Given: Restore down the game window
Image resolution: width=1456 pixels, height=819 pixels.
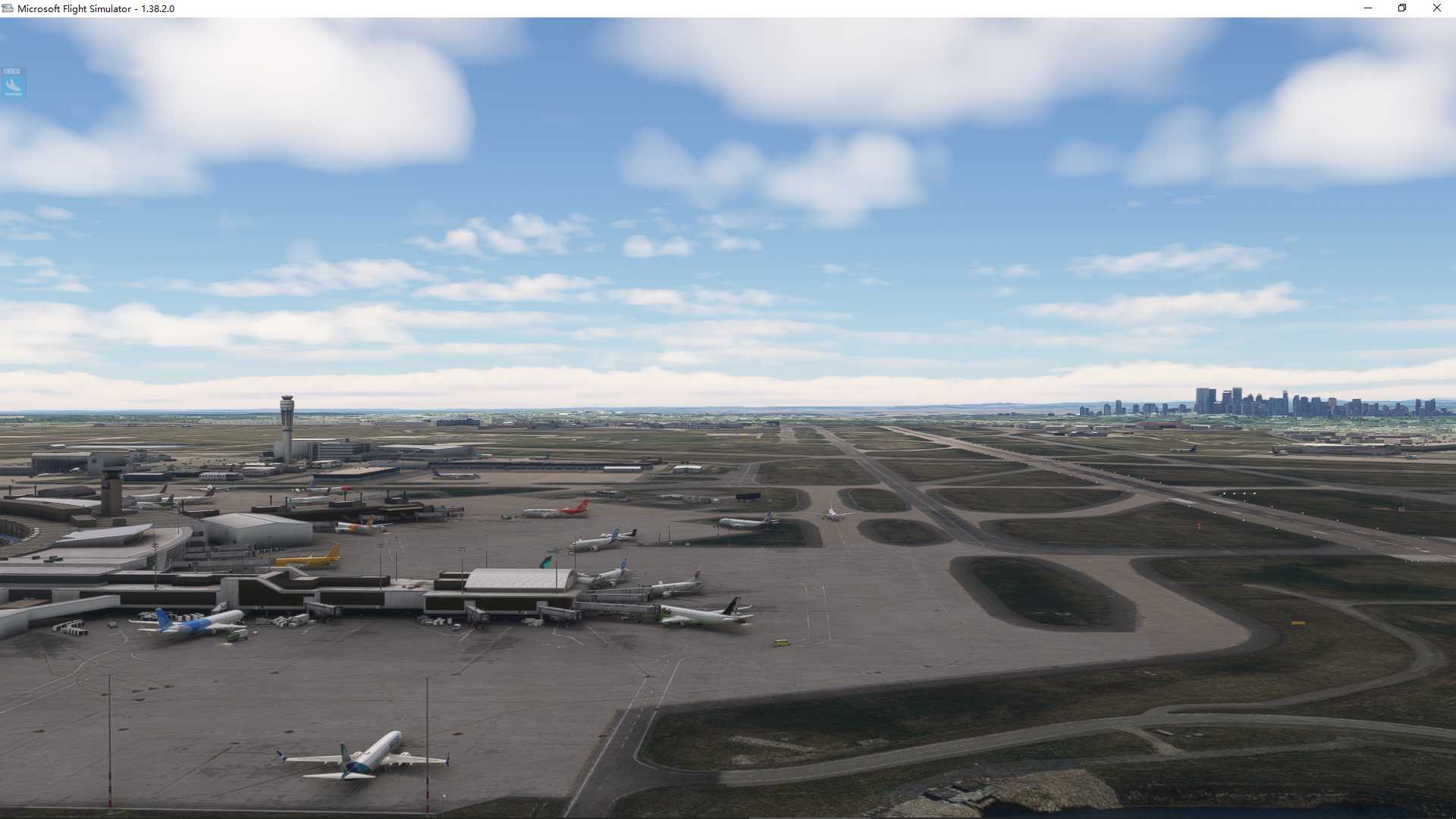Looking at the screenshot, I should tap(1402, 8).
